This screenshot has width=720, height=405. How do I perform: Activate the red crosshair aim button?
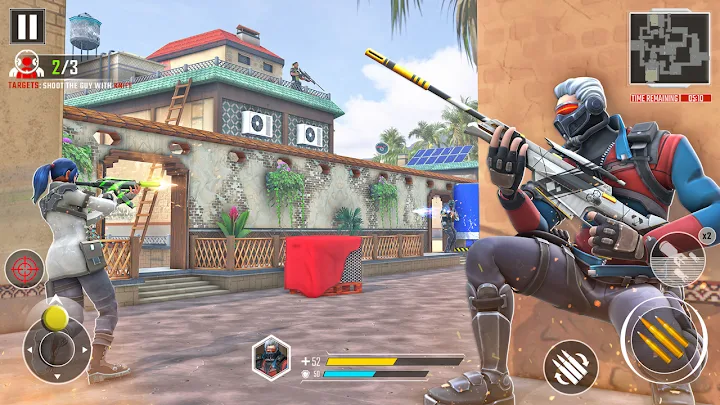click(x=24, y=270)
